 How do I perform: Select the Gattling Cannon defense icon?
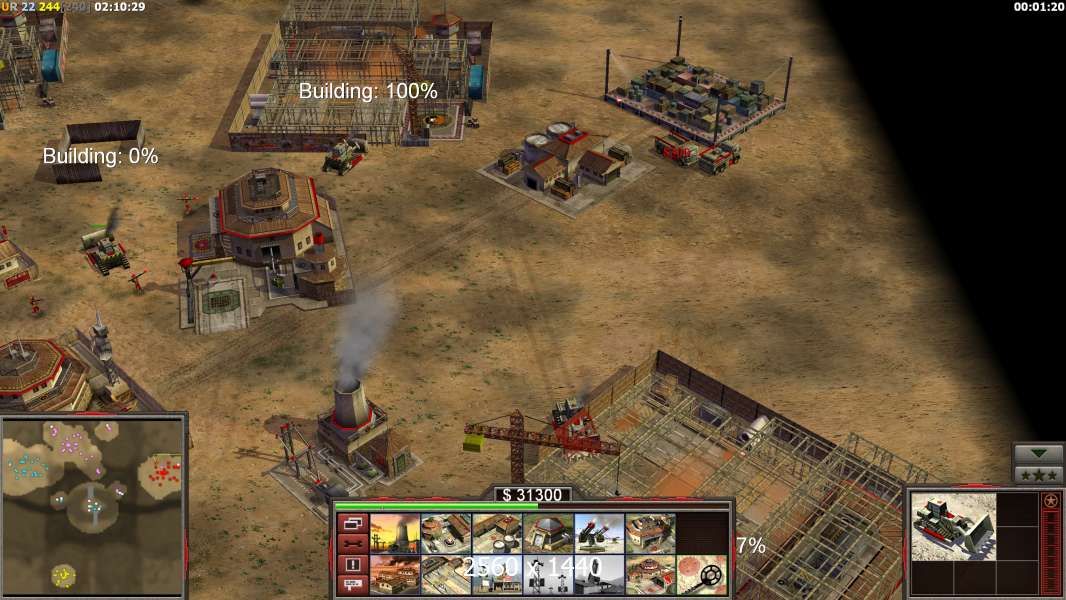pyautogui.click(x=599, y=534)
